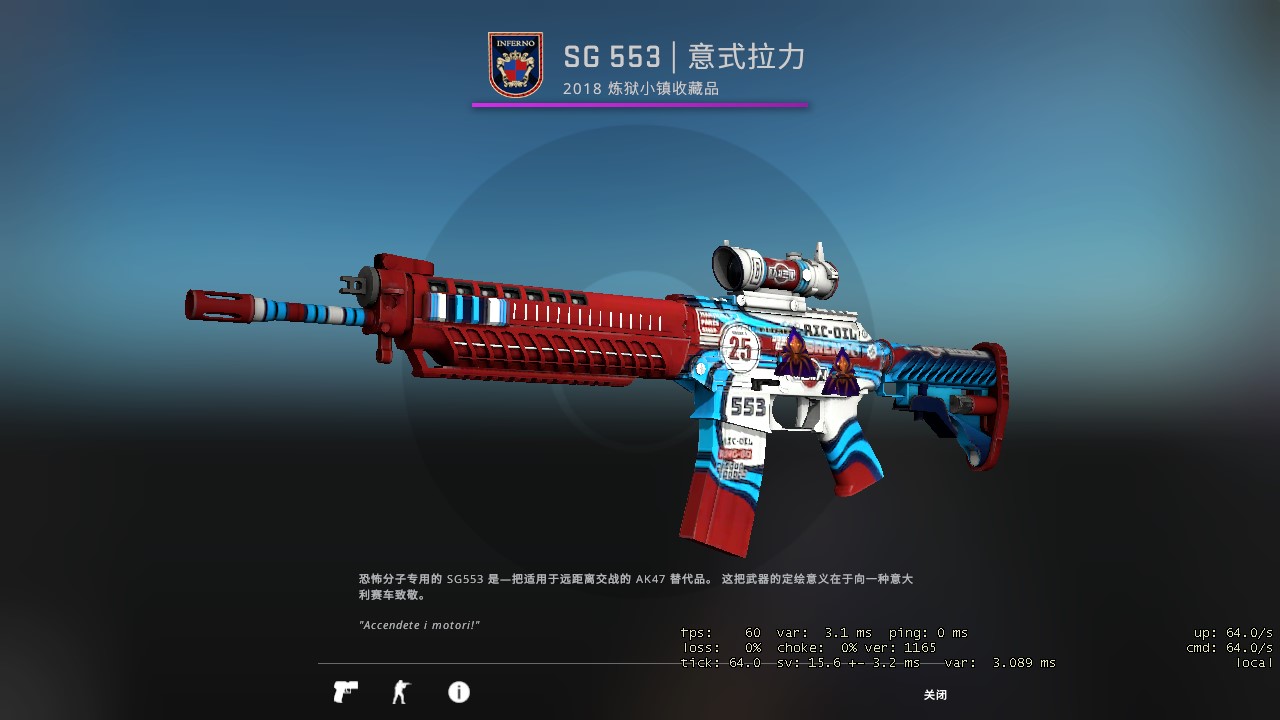Click the player model inspect icon
The image size is (1280, 720).
(x=401, y=691)
